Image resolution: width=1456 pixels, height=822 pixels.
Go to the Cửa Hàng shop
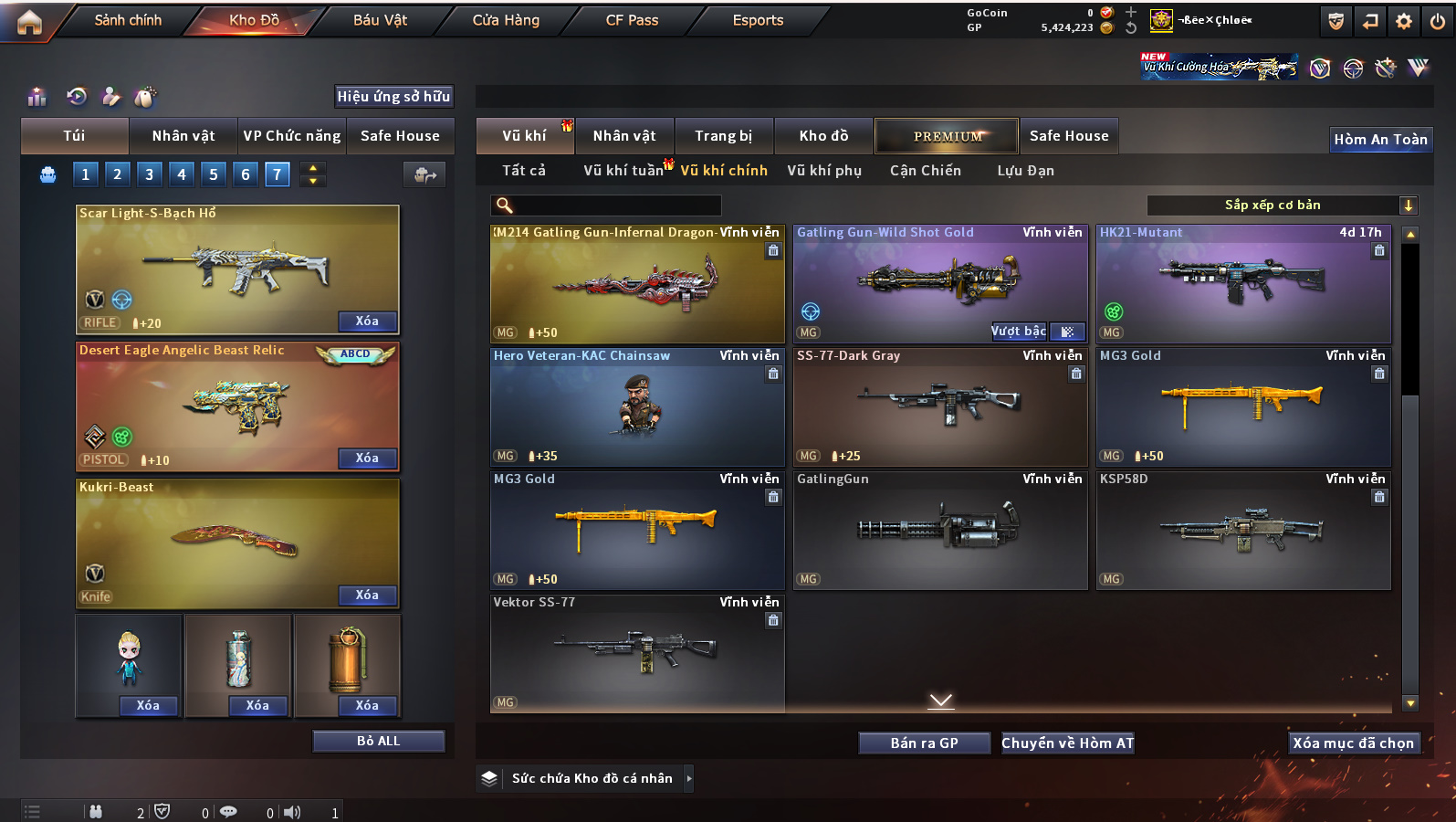(x=506, y=20)
